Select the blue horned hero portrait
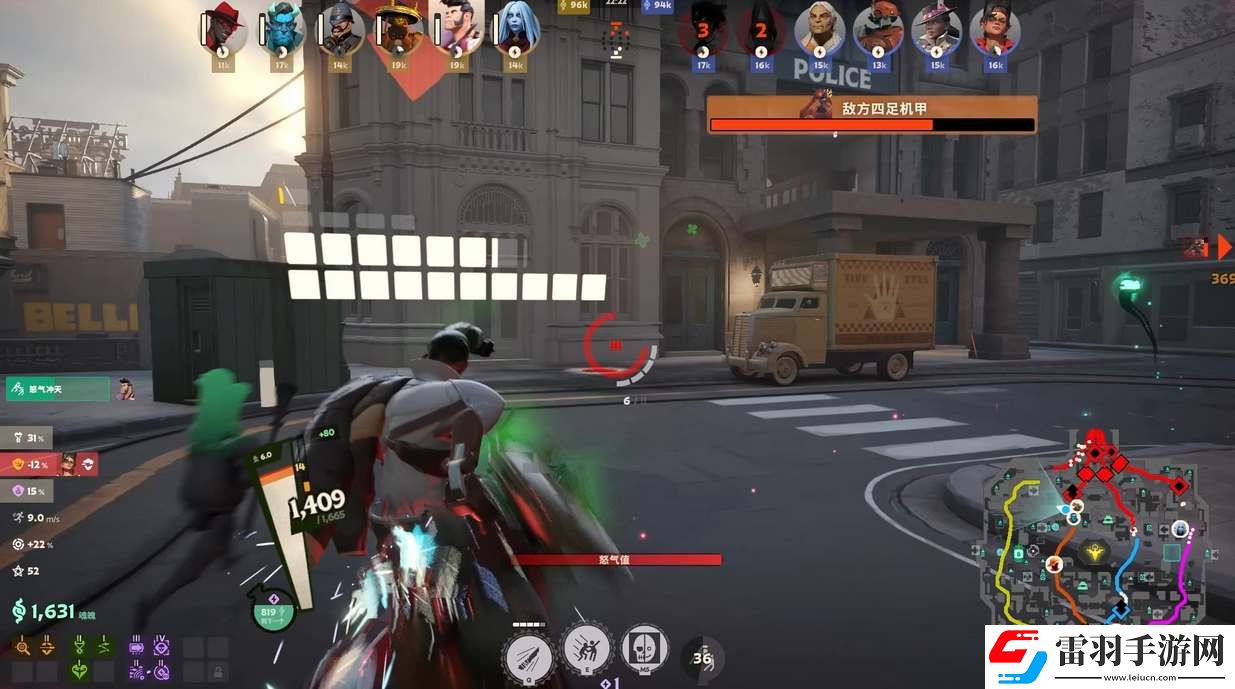The height and width of the screenshot is (689, 1235). pyautogui.click(x=281, y=31)
